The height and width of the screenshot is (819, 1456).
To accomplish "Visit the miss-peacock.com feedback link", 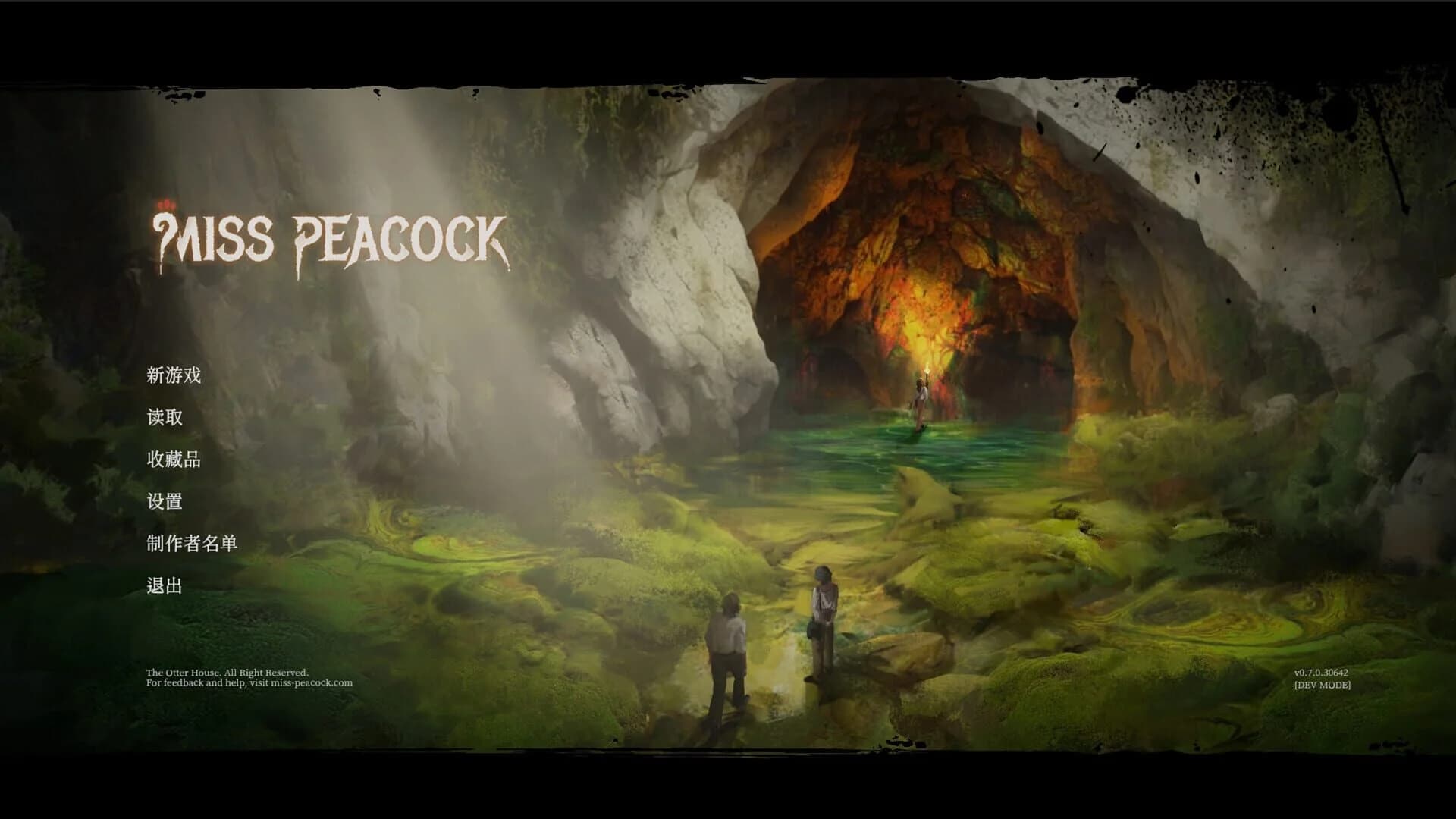I will [x=311, y=681].
